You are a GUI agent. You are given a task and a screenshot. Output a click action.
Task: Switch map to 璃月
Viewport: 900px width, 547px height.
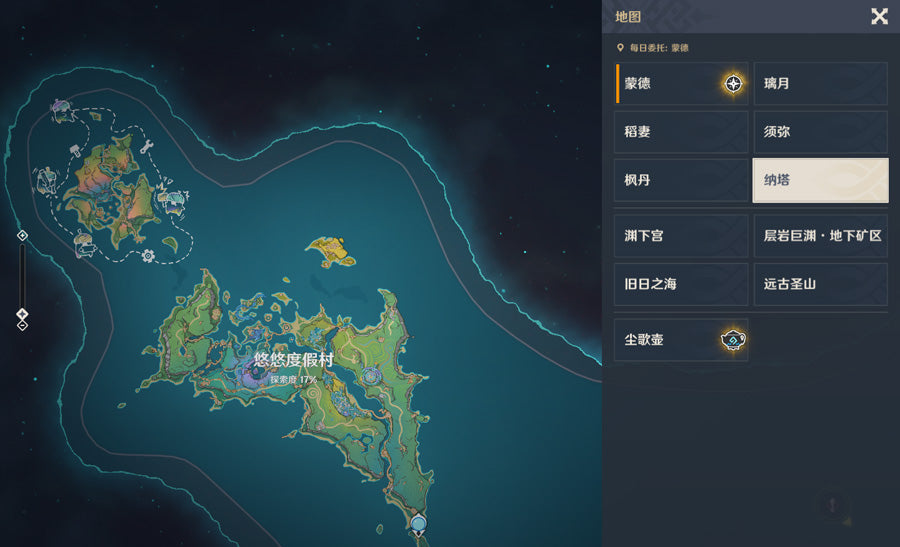820,83
